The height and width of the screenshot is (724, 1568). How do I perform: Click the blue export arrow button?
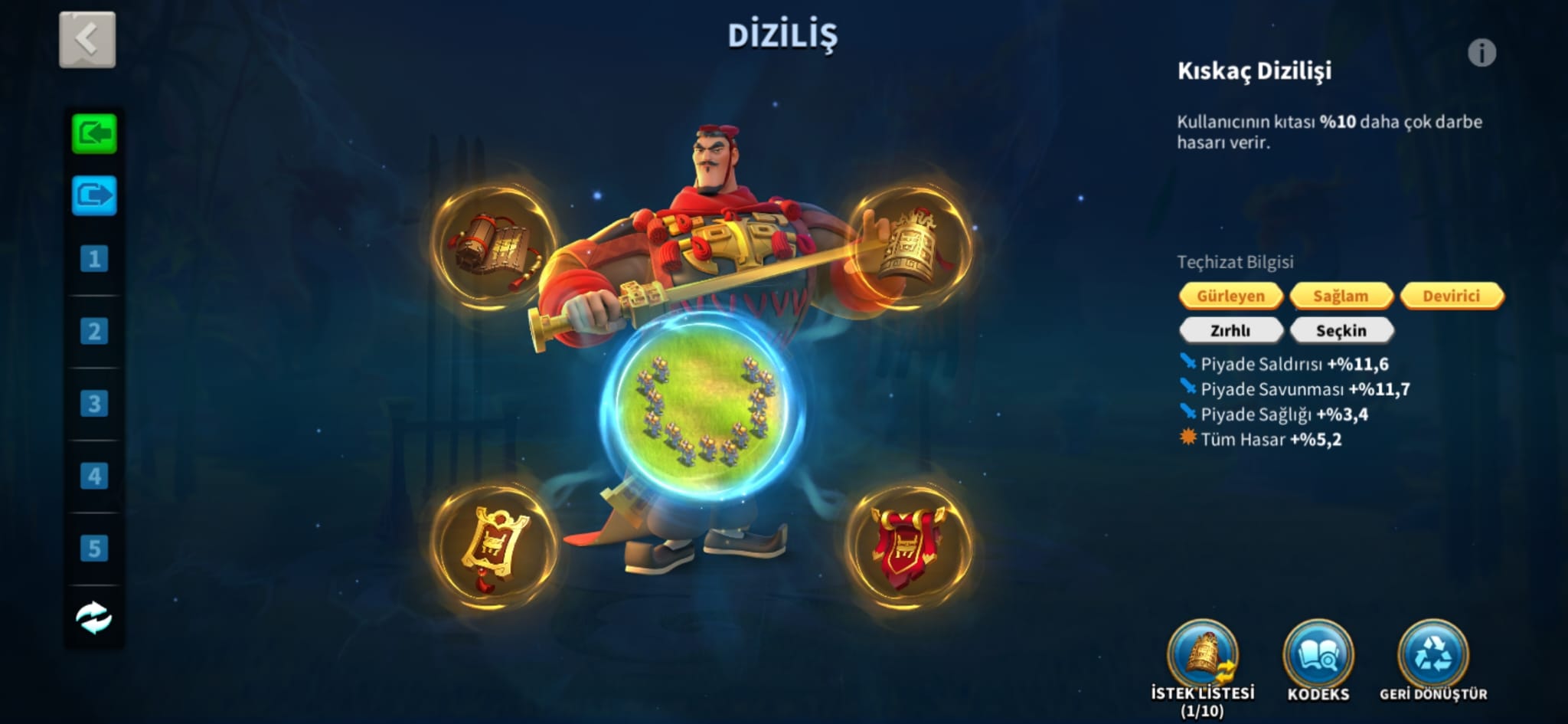(94, 195)
